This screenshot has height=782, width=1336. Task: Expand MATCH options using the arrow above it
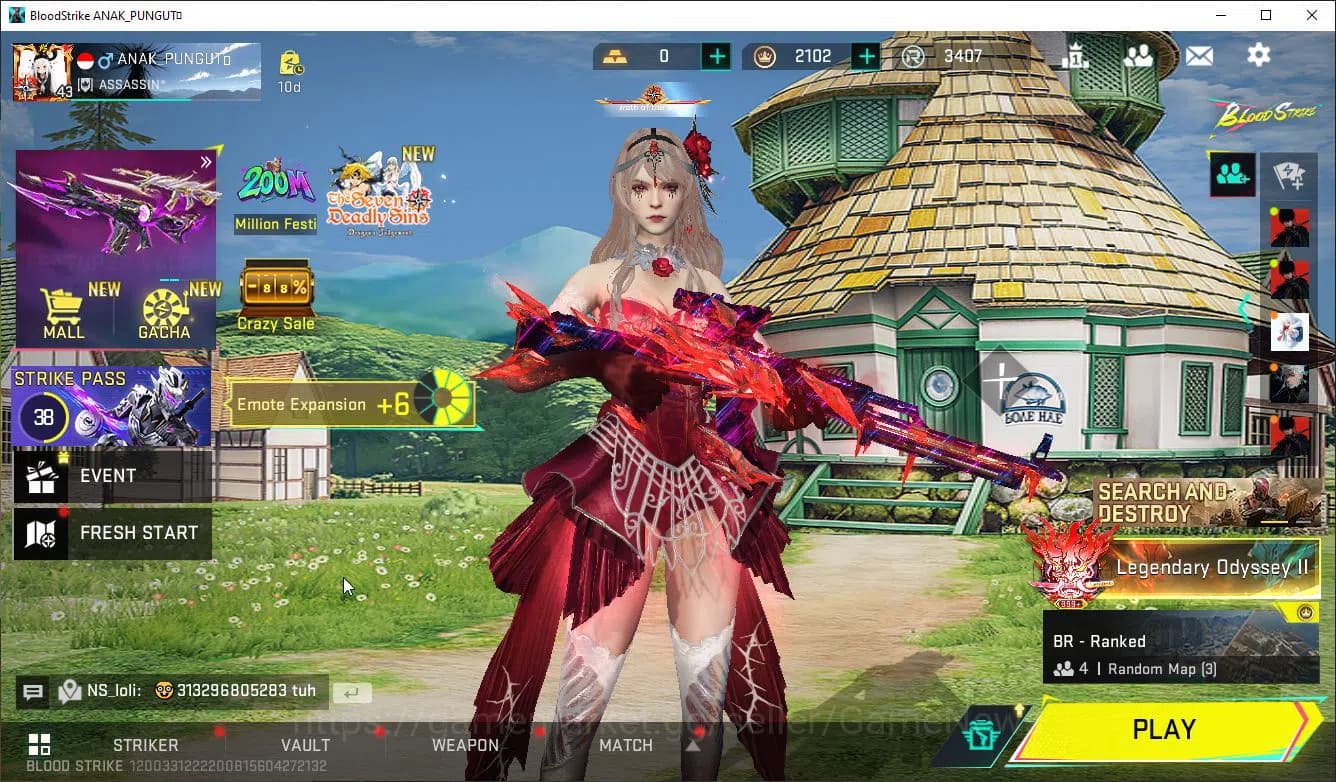pyautogui.click(x=694, y=744)
